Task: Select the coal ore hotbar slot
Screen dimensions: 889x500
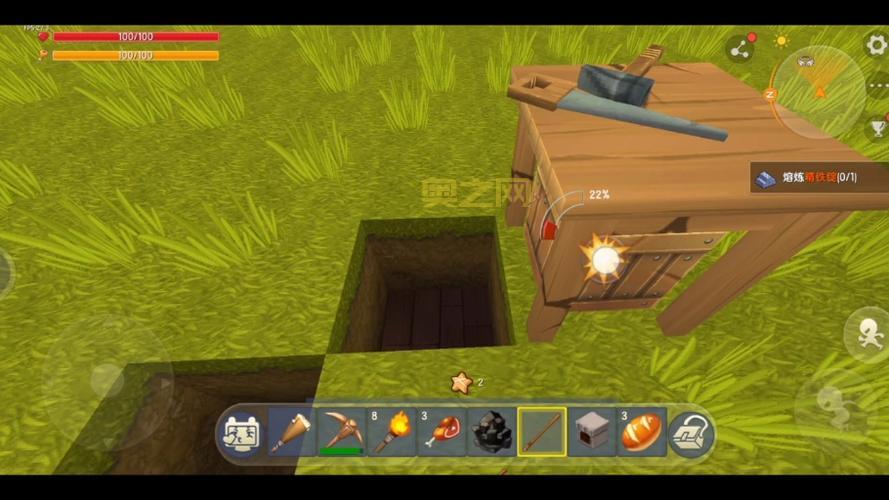Action: coord(491,432)
